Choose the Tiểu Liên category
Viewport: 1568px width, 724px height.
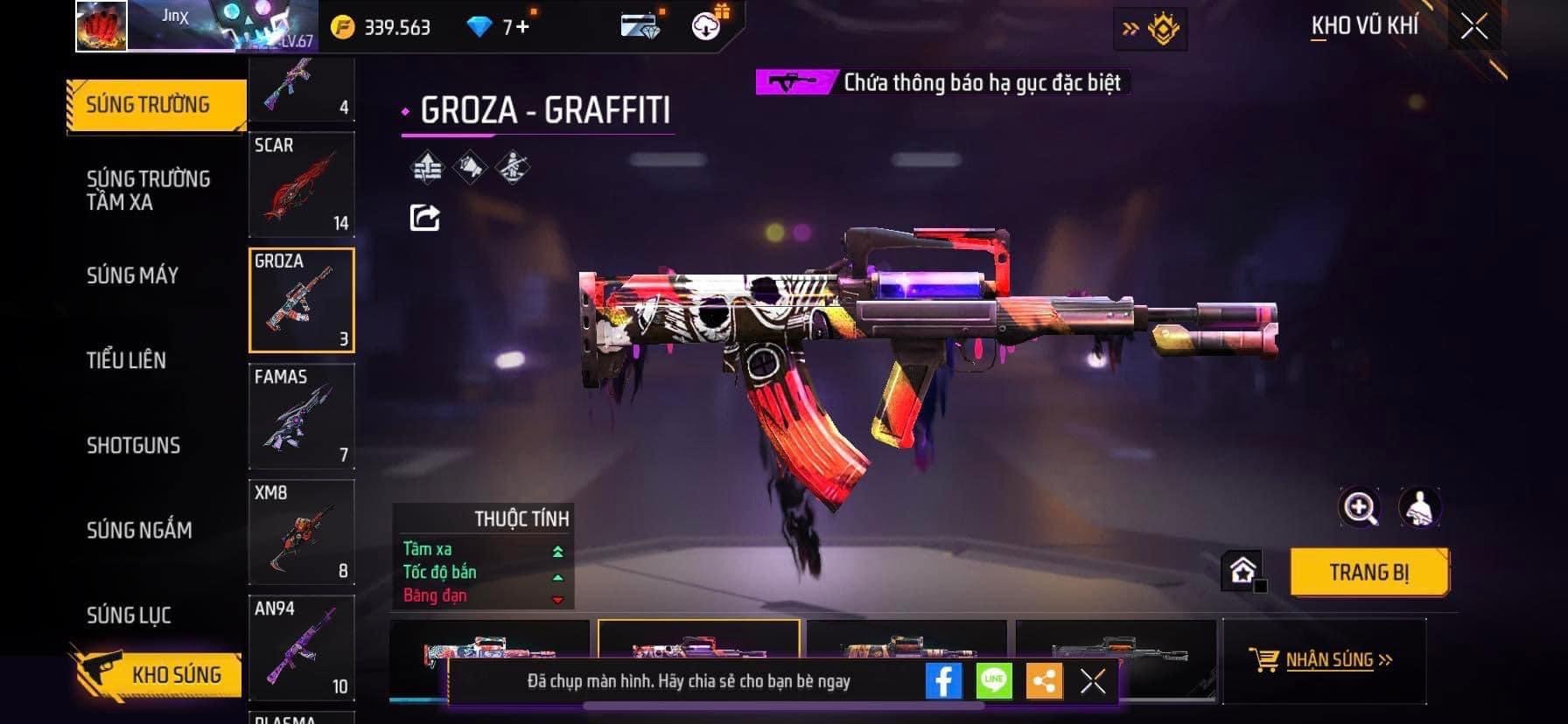pos(126,360)
